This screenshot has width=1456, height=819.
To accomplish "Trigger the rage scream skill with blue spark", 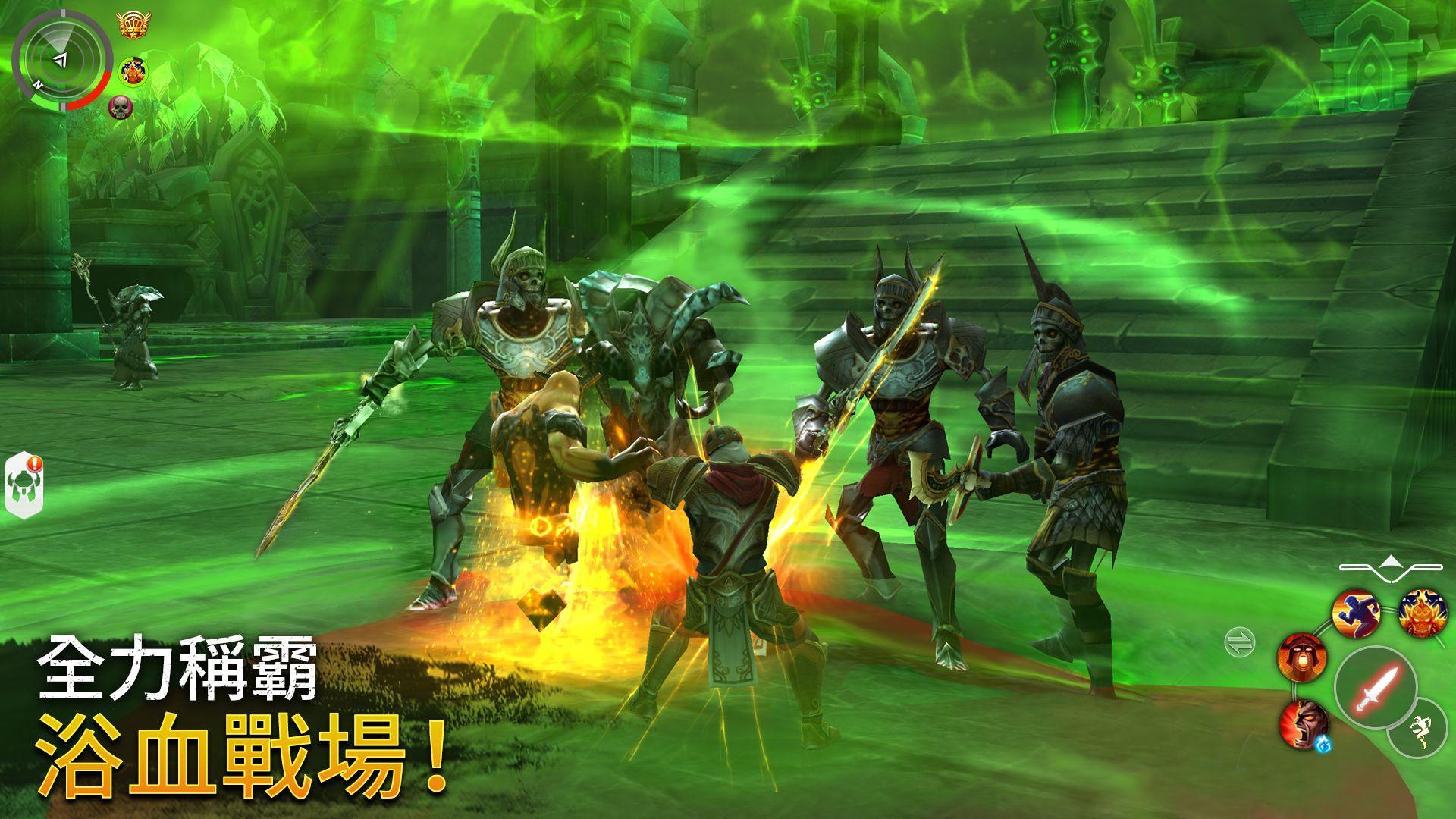I will coord(1304,726).
